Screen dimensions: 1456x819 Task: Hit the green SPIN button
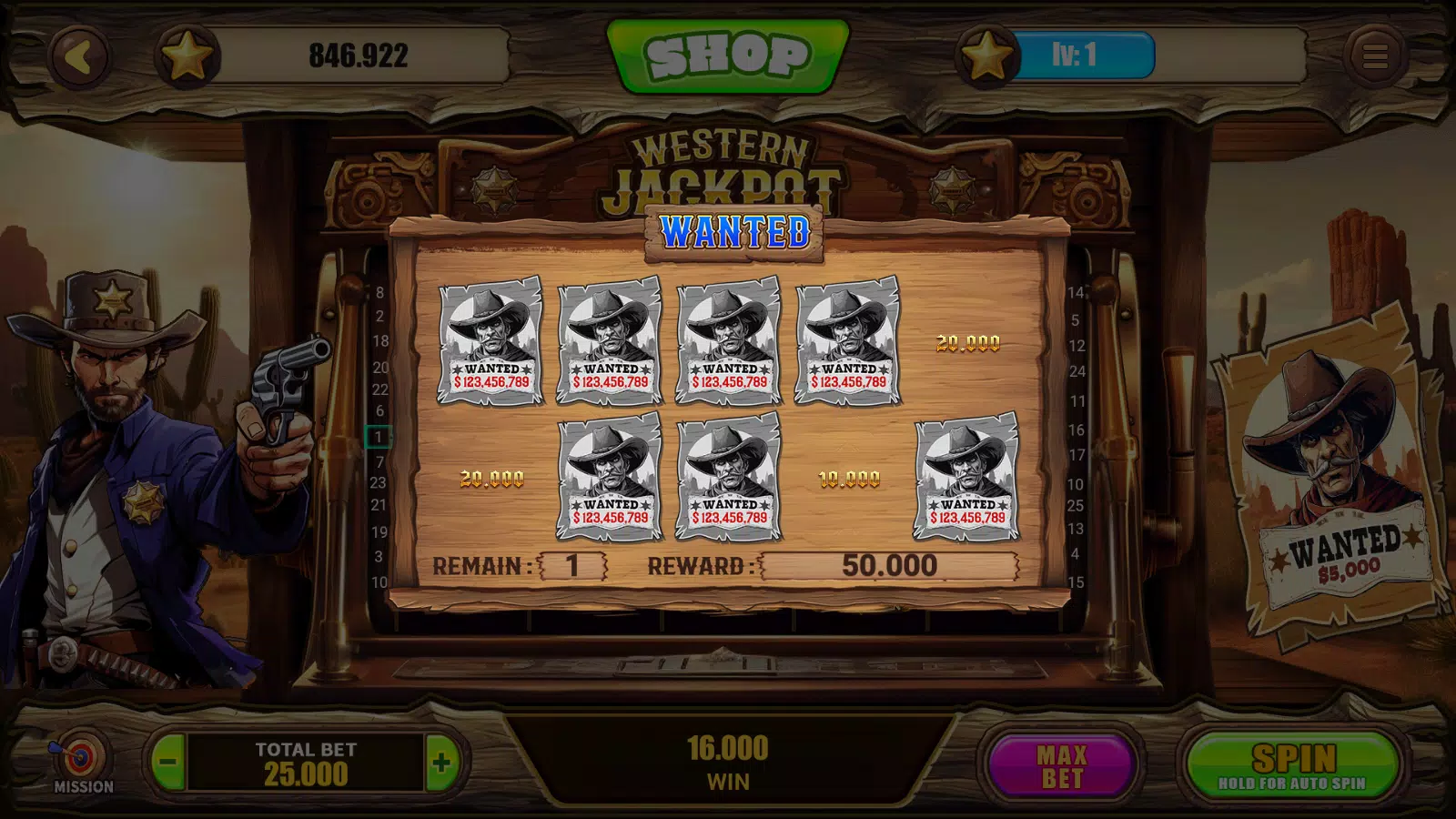tap(1293, 765)
